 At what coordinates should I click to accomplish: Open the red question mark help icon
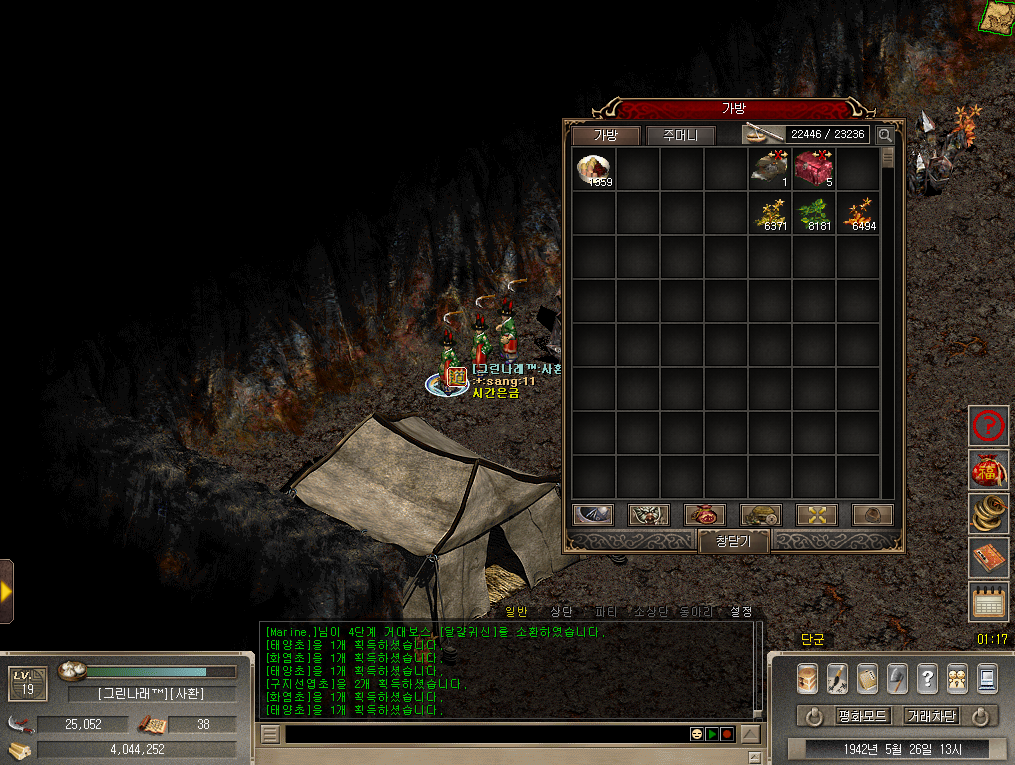[988, 426]
